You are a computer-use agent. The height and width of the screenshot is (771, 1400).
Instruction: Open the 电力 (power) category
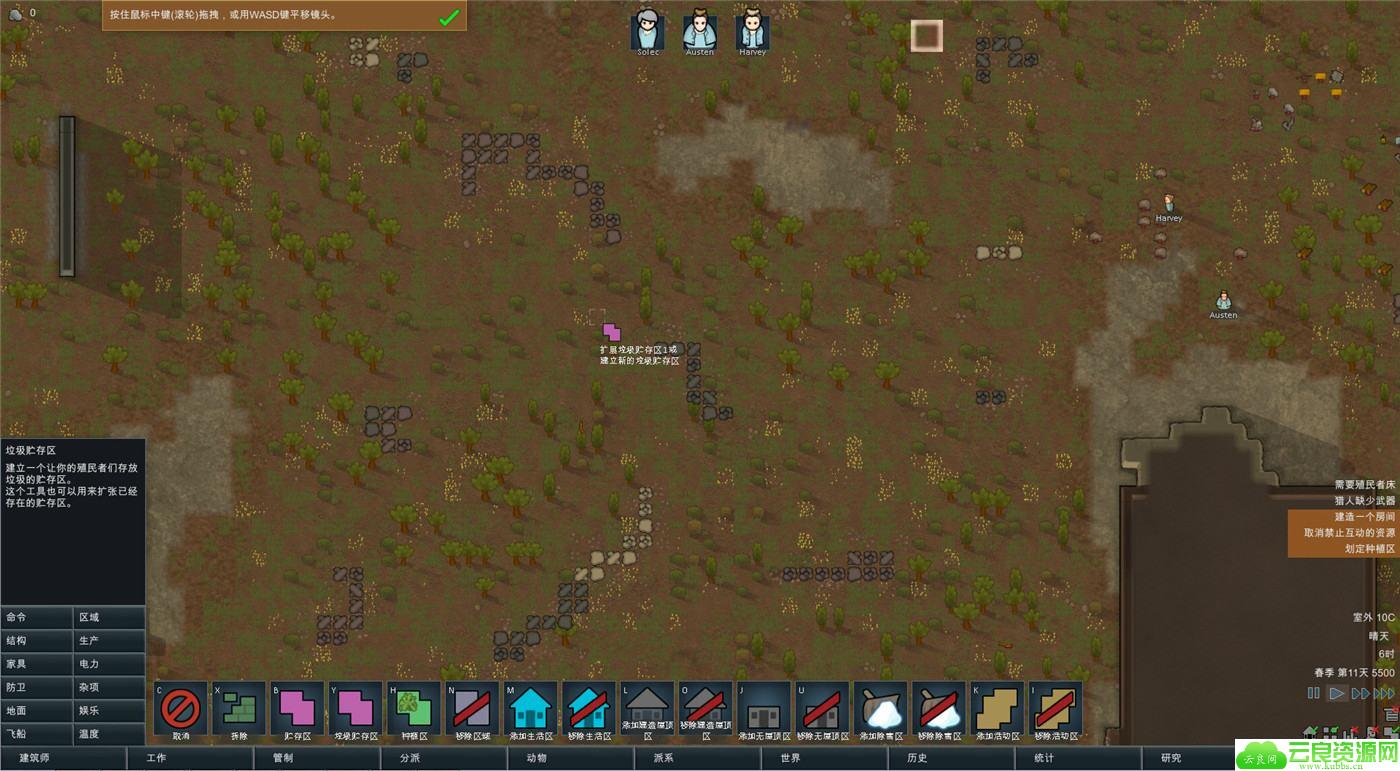(109, 664)
